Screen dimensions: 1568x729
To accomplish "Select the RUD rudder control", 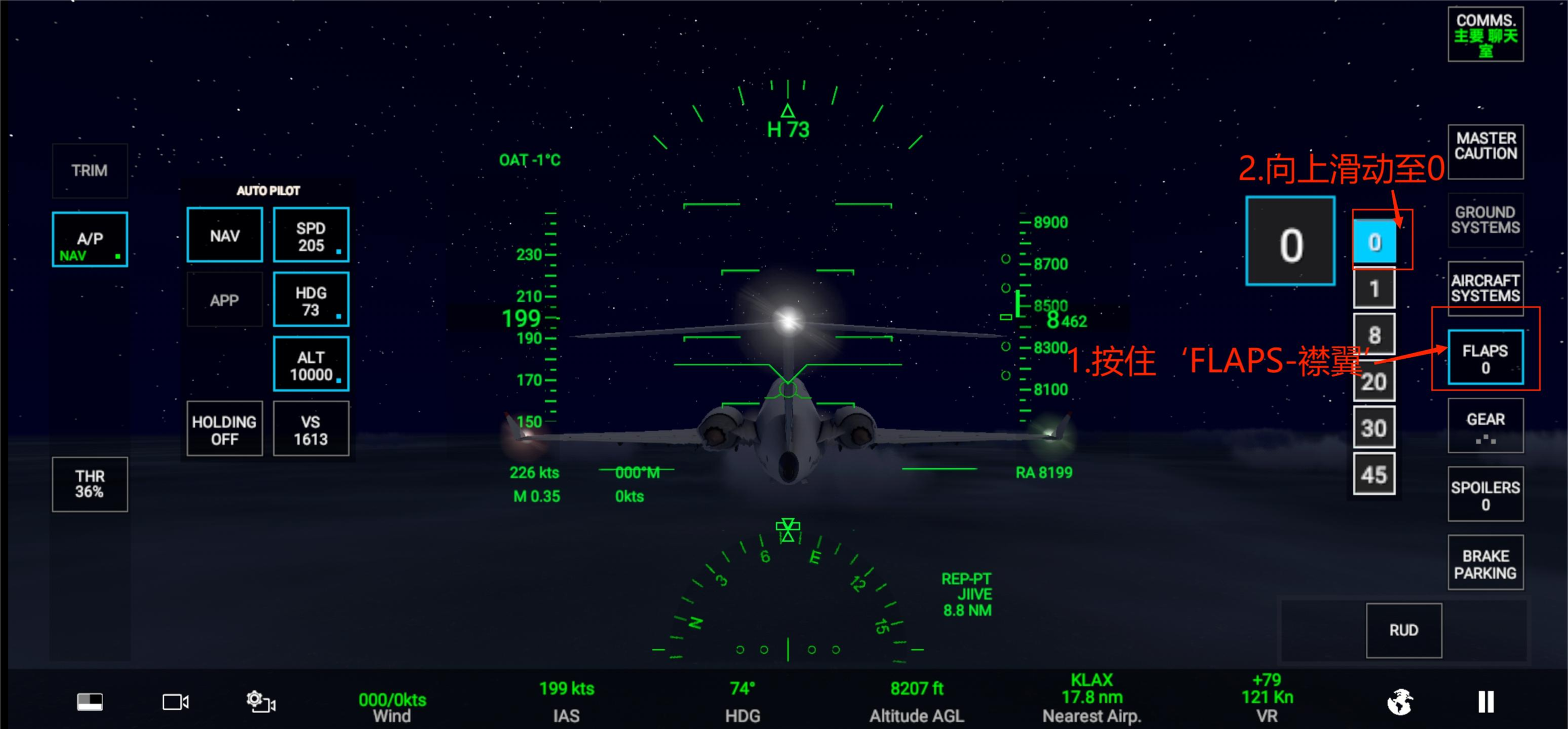I will pos(1403,630).
